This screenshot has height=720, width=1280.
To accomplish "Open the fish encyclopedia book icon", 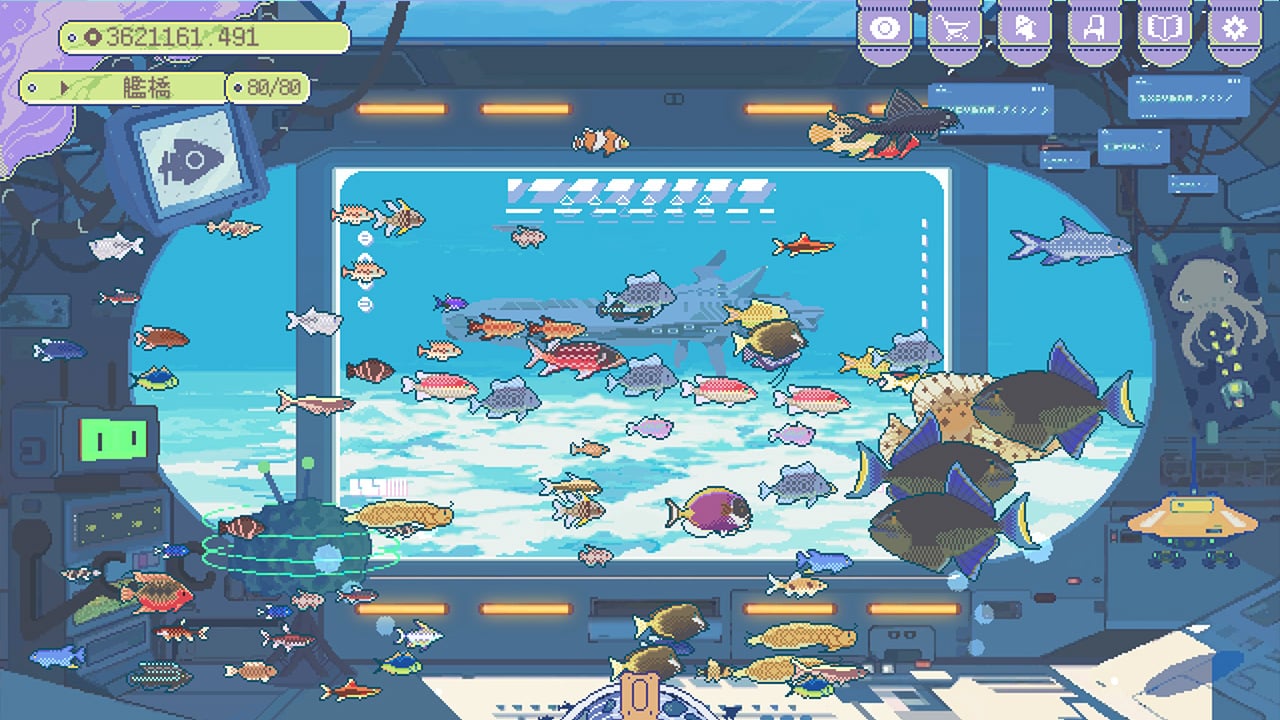I will (x=1165, y=29).
